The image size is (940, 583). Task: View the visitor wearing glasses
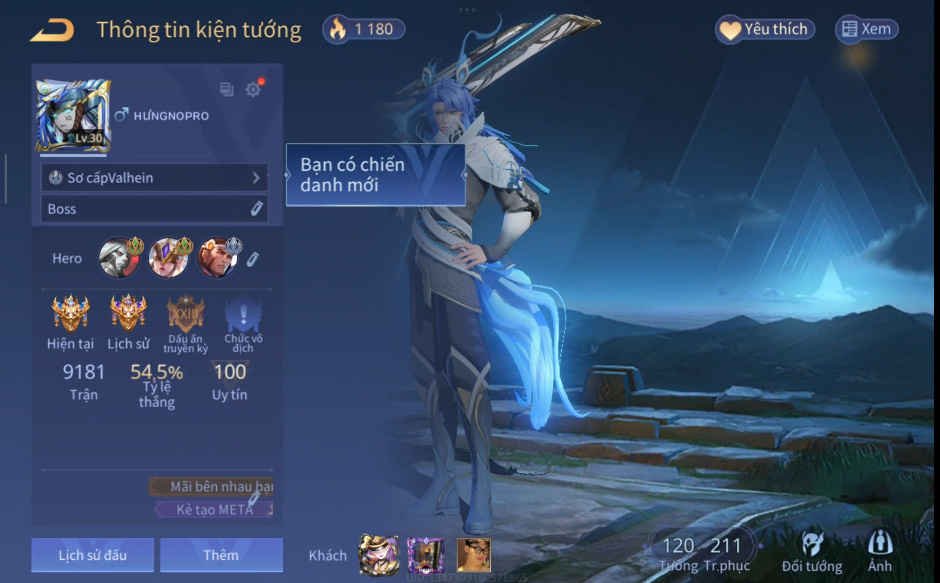[473, 555]
